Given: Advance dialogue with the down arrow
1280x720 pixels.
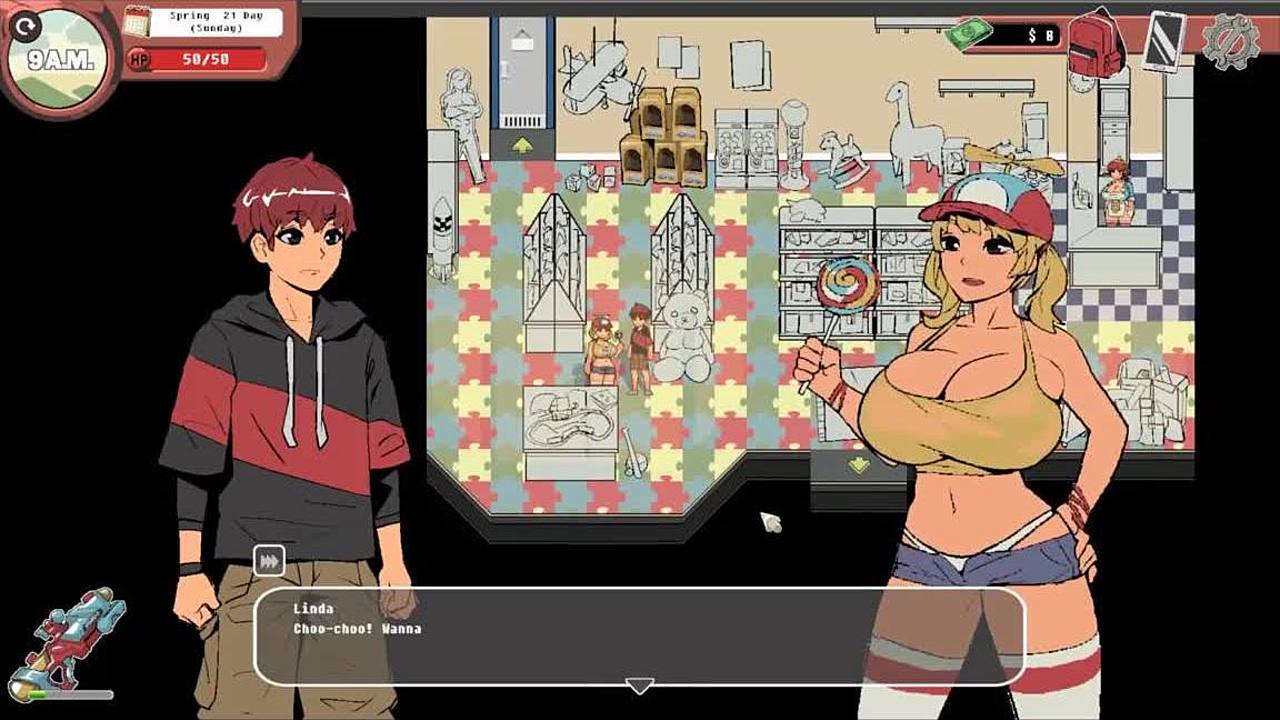Looking at the screenshot, I should [x=639, y=686].
